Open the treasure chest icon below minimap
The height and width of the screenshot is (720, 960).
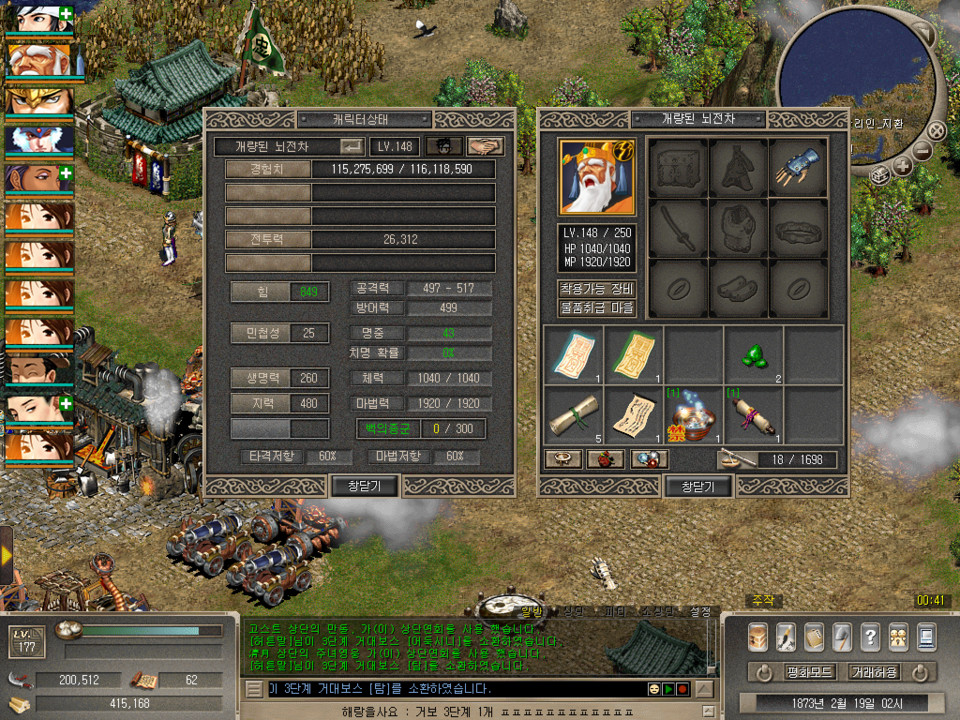coord(878,174)
